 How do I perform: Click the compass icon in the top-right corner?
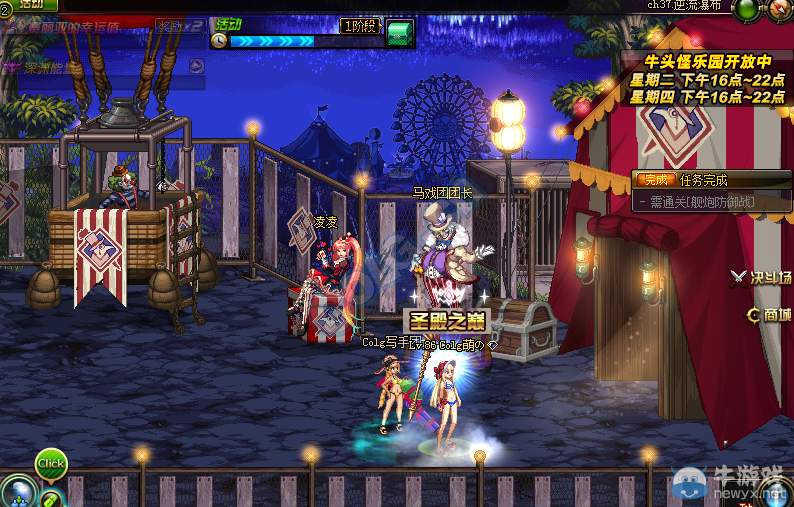779,10
